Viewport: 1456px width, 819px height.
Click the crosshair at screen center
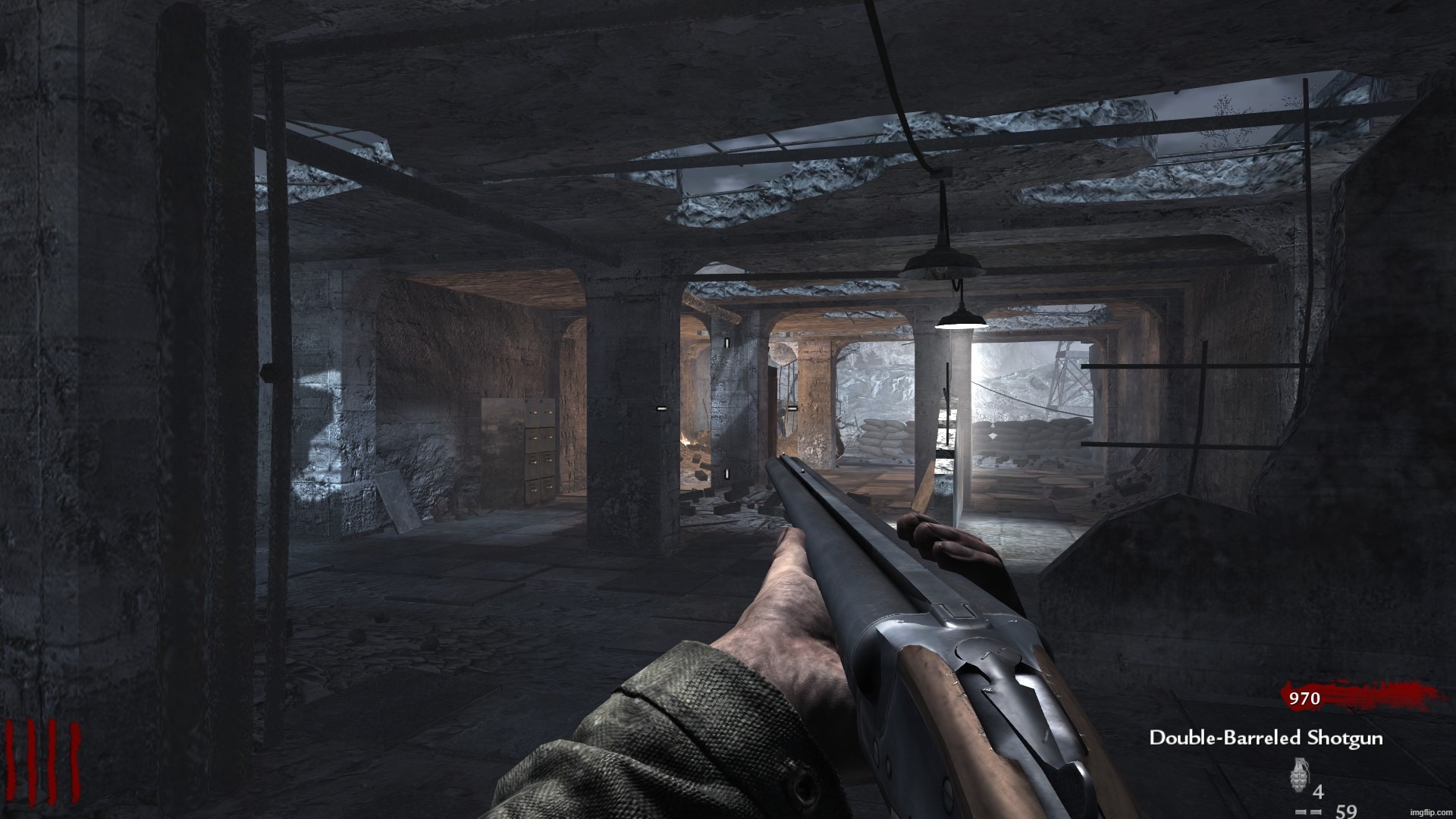[728, 409]
